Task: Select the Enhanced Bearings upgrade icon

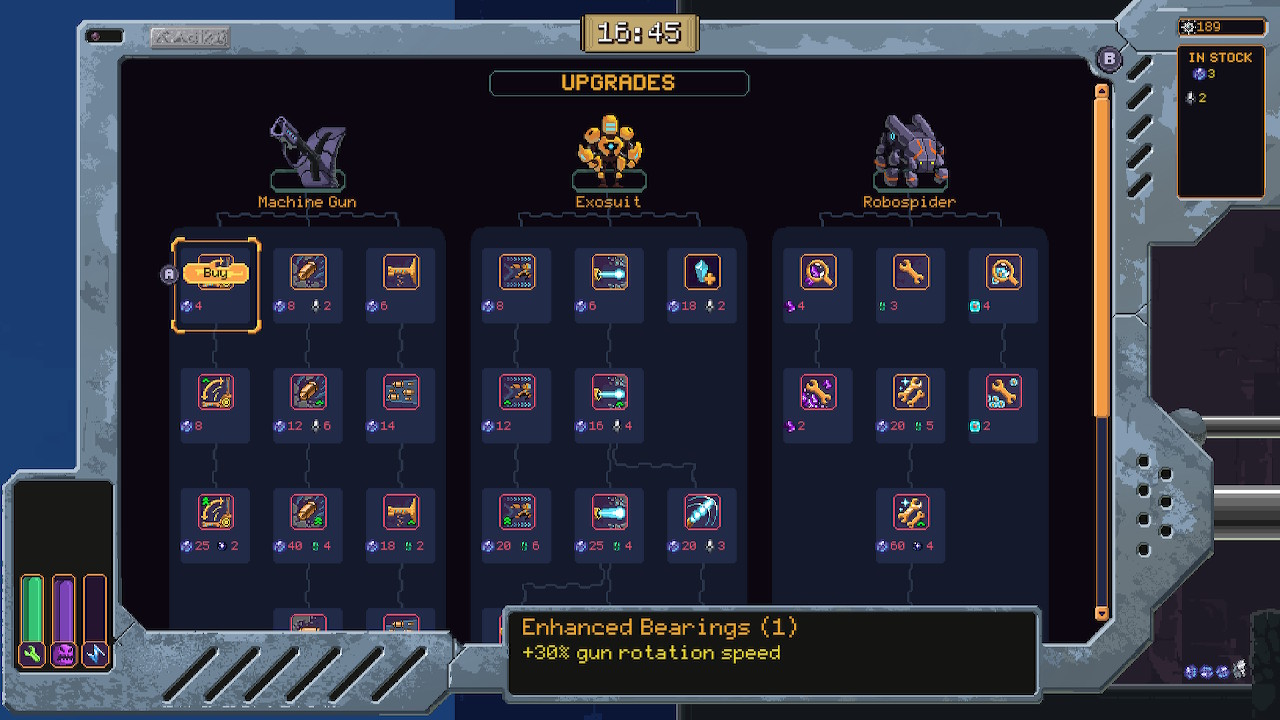Action: (214, 271)
